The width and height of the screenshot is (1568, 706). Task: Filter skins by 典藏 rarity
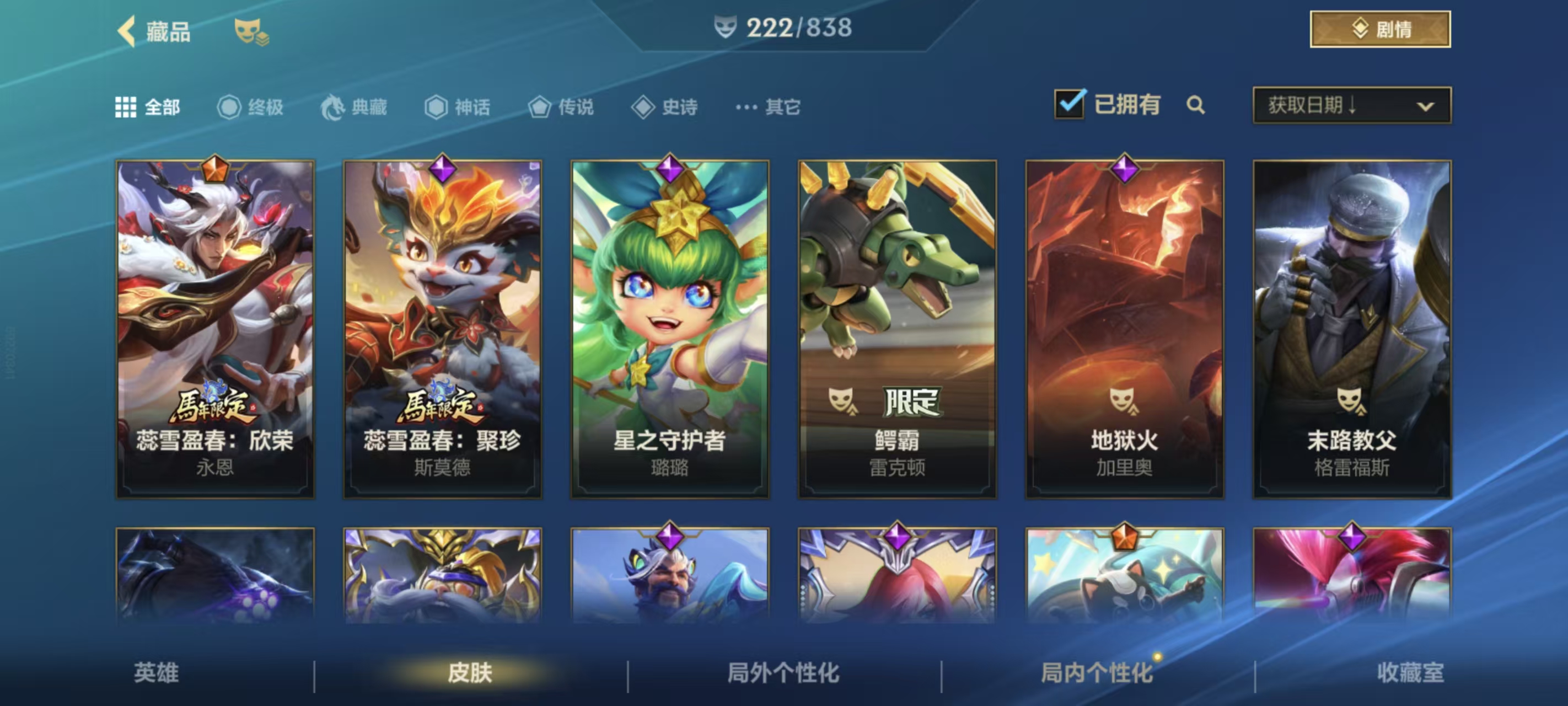point(355,107)
